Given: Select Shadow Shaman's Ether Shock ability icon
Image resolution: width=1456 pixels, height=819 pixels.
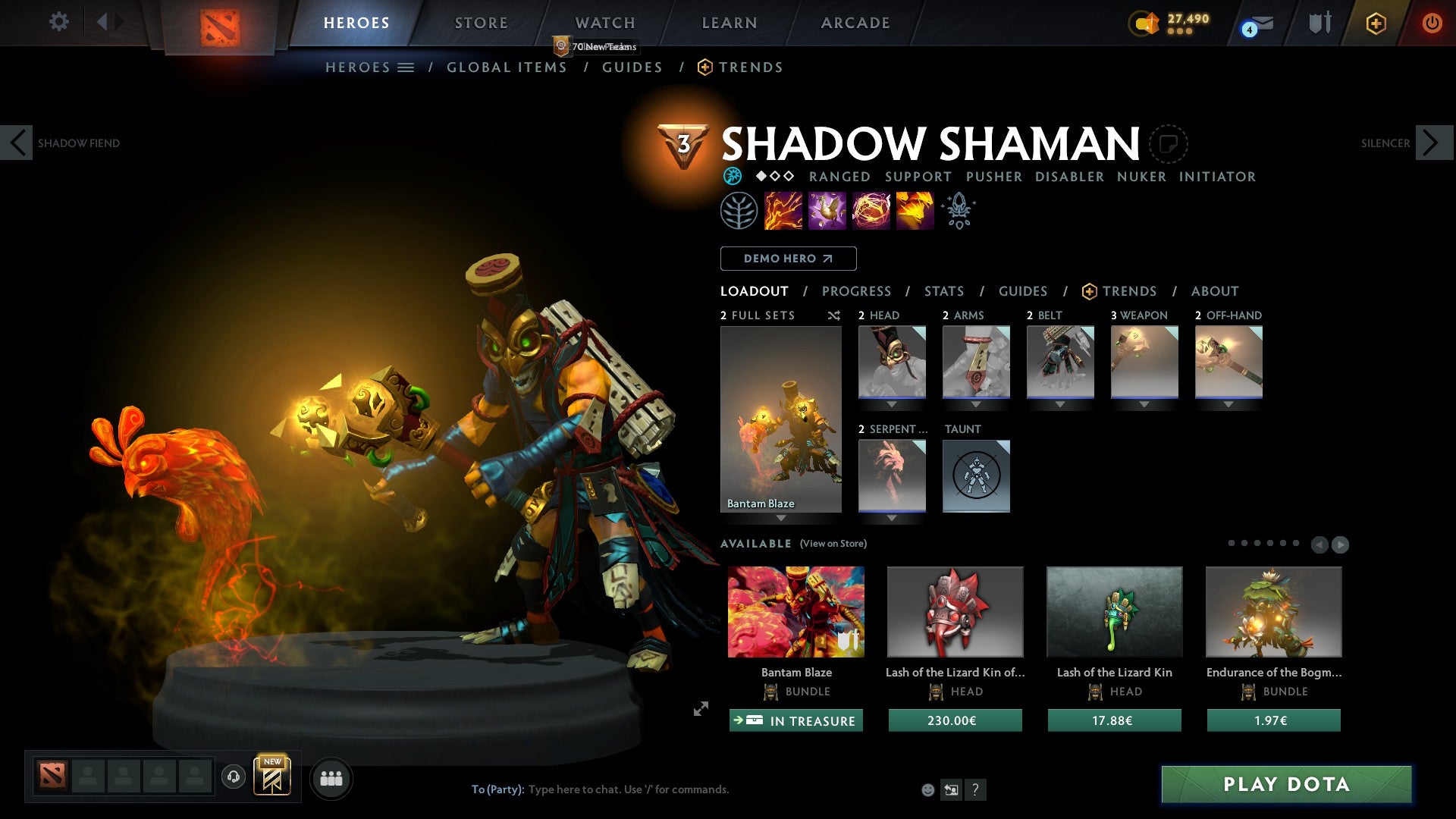Looking at the screenshot, I should [783, 211].
